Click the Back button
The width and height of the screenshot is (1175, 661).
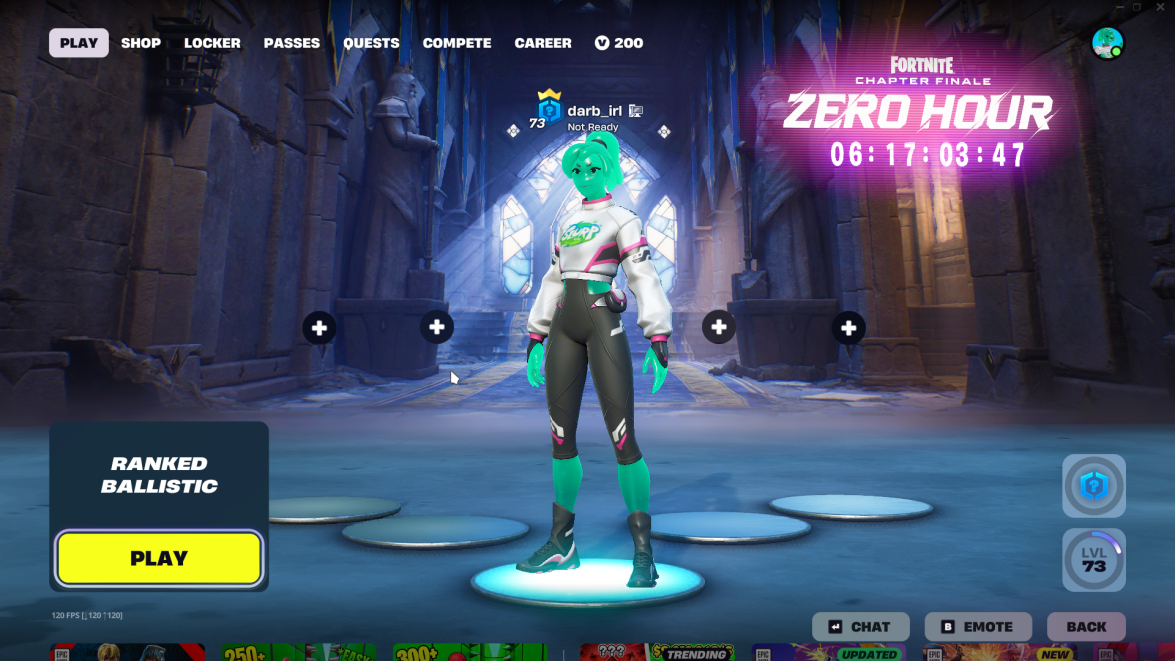coord(1086,627)
